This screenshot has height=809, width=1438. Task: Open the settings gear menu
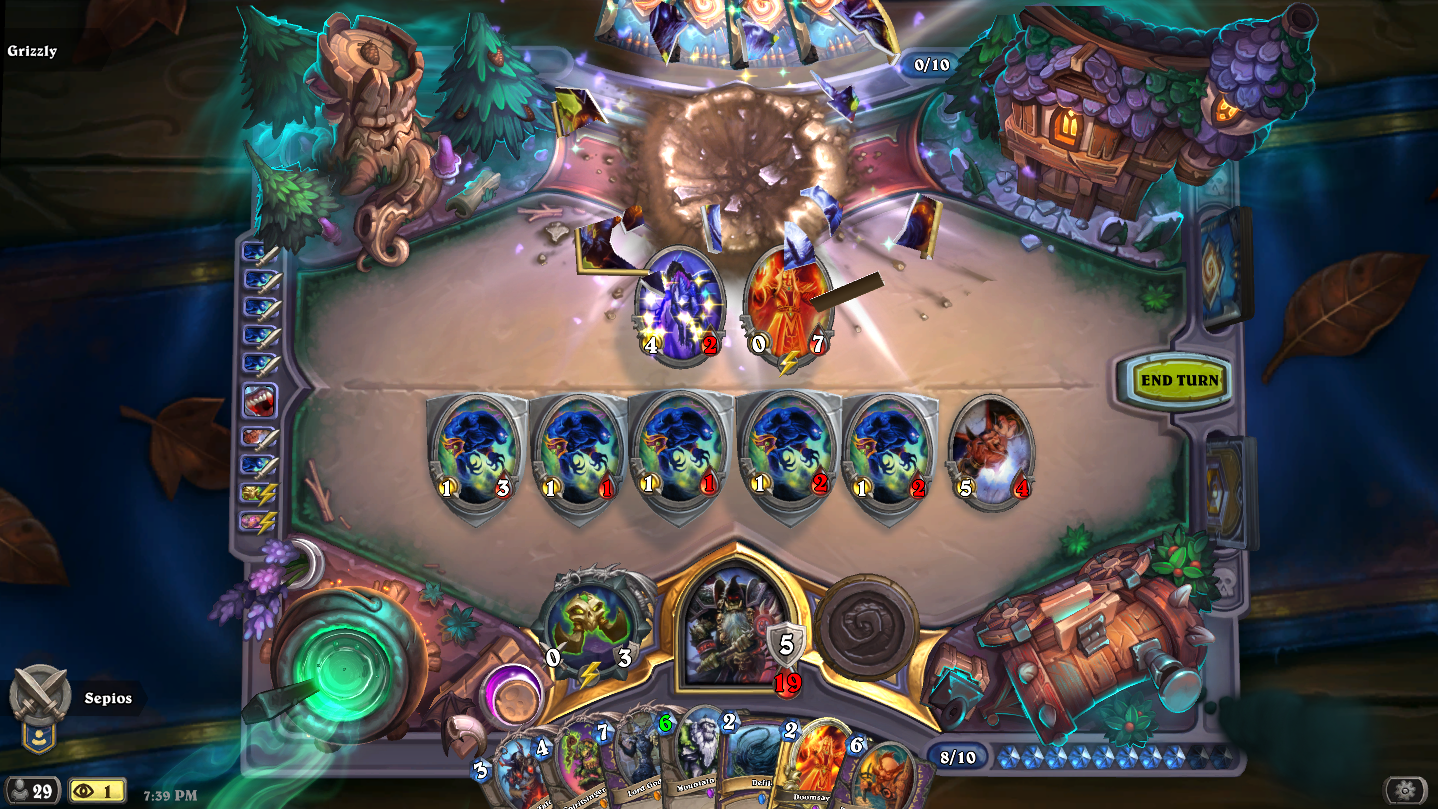pos(1405,791)
